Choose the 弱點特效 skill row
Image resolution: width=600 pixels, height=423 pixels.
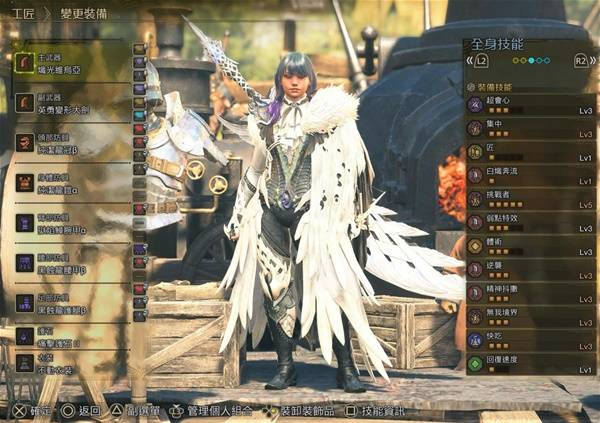530,222
